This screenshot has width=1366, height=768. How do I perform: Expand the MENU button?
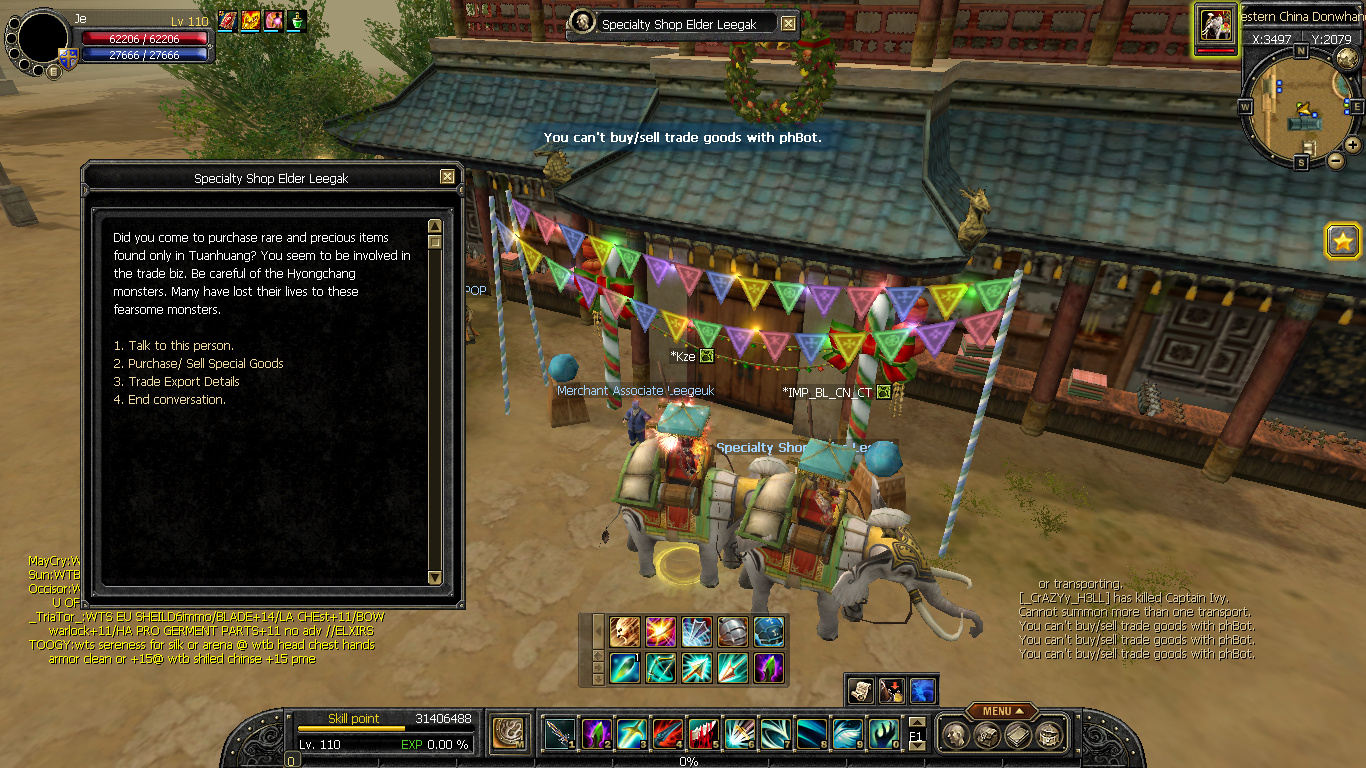pyautogui.click(x=1003, y=711)
